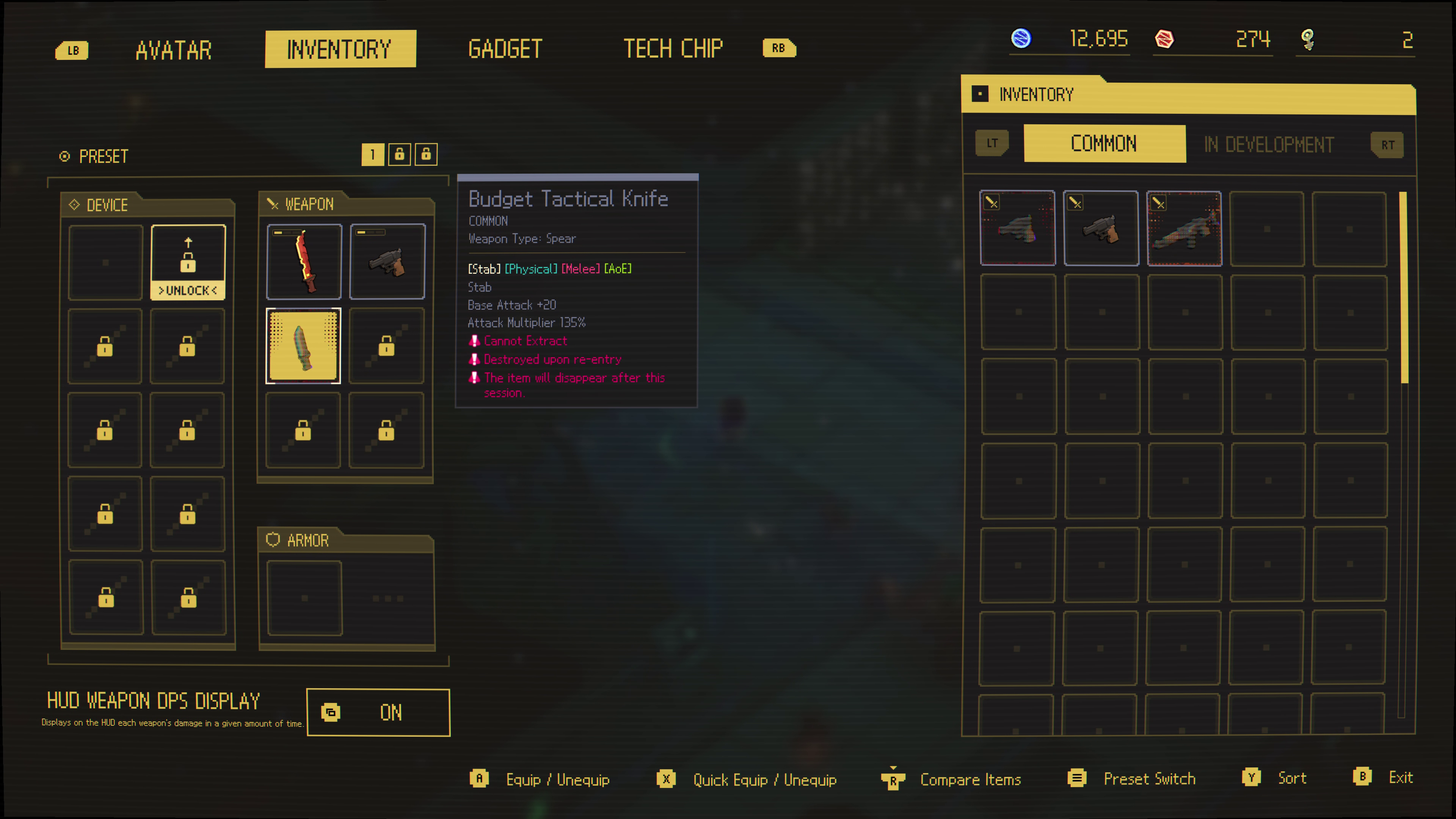
Task: Switch to the Avatar tab
Action: click(174, 50)
